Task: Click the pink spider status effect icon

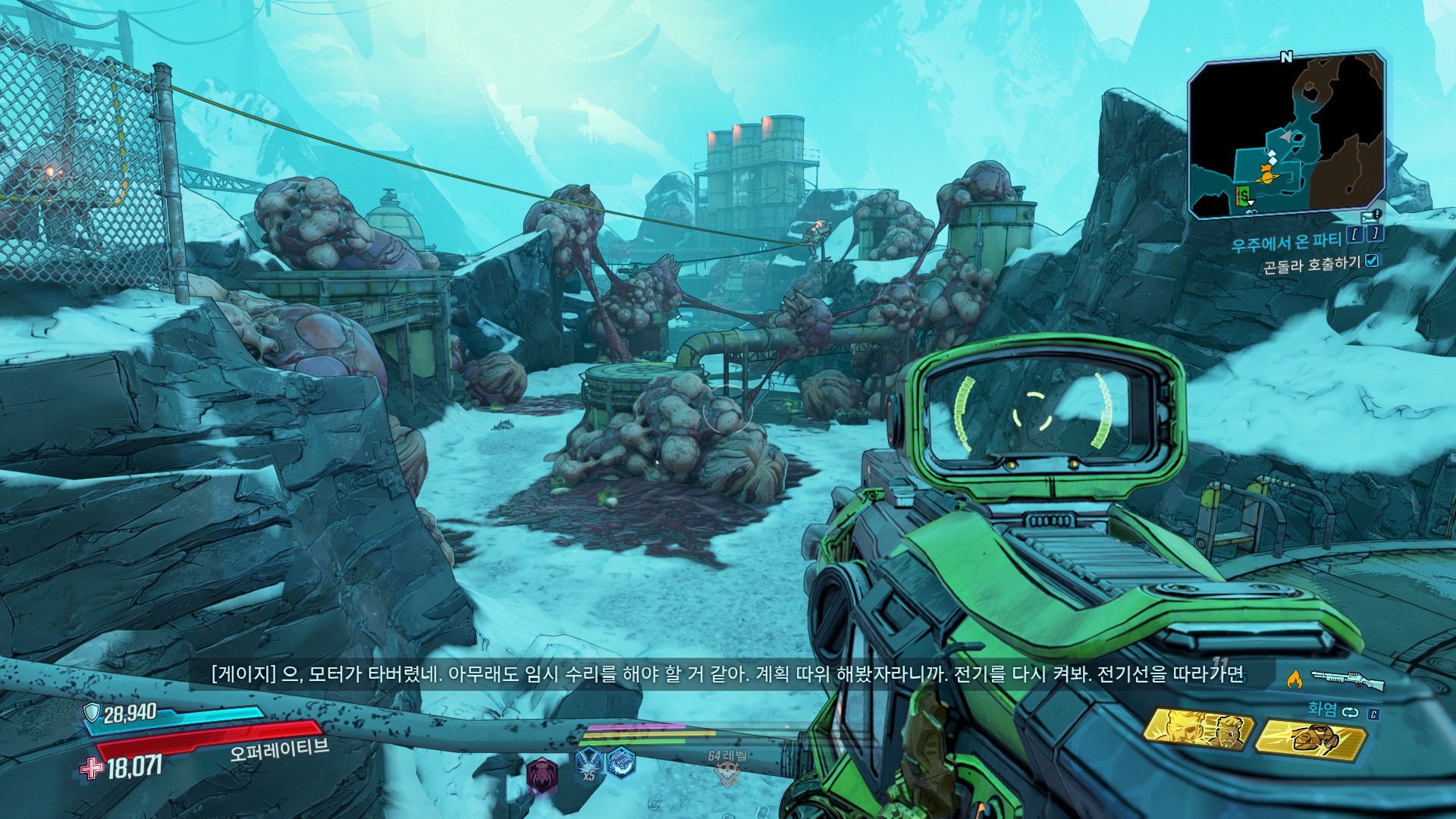Action: (x=541, y=774)
